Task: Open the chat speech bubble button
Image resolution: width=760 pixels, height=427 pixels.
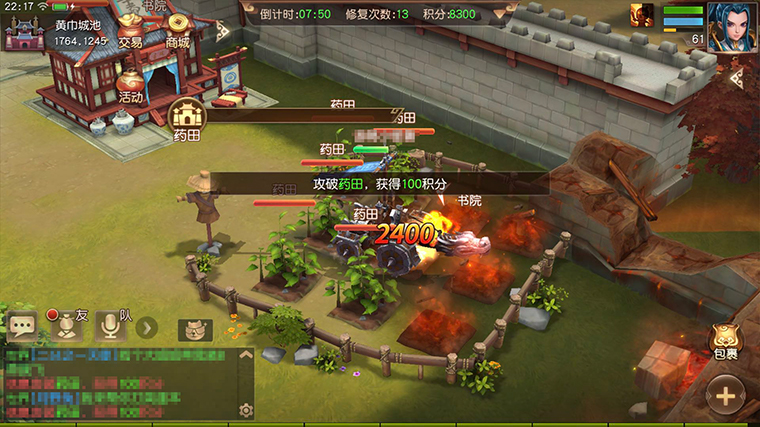Action: (22, 326)
